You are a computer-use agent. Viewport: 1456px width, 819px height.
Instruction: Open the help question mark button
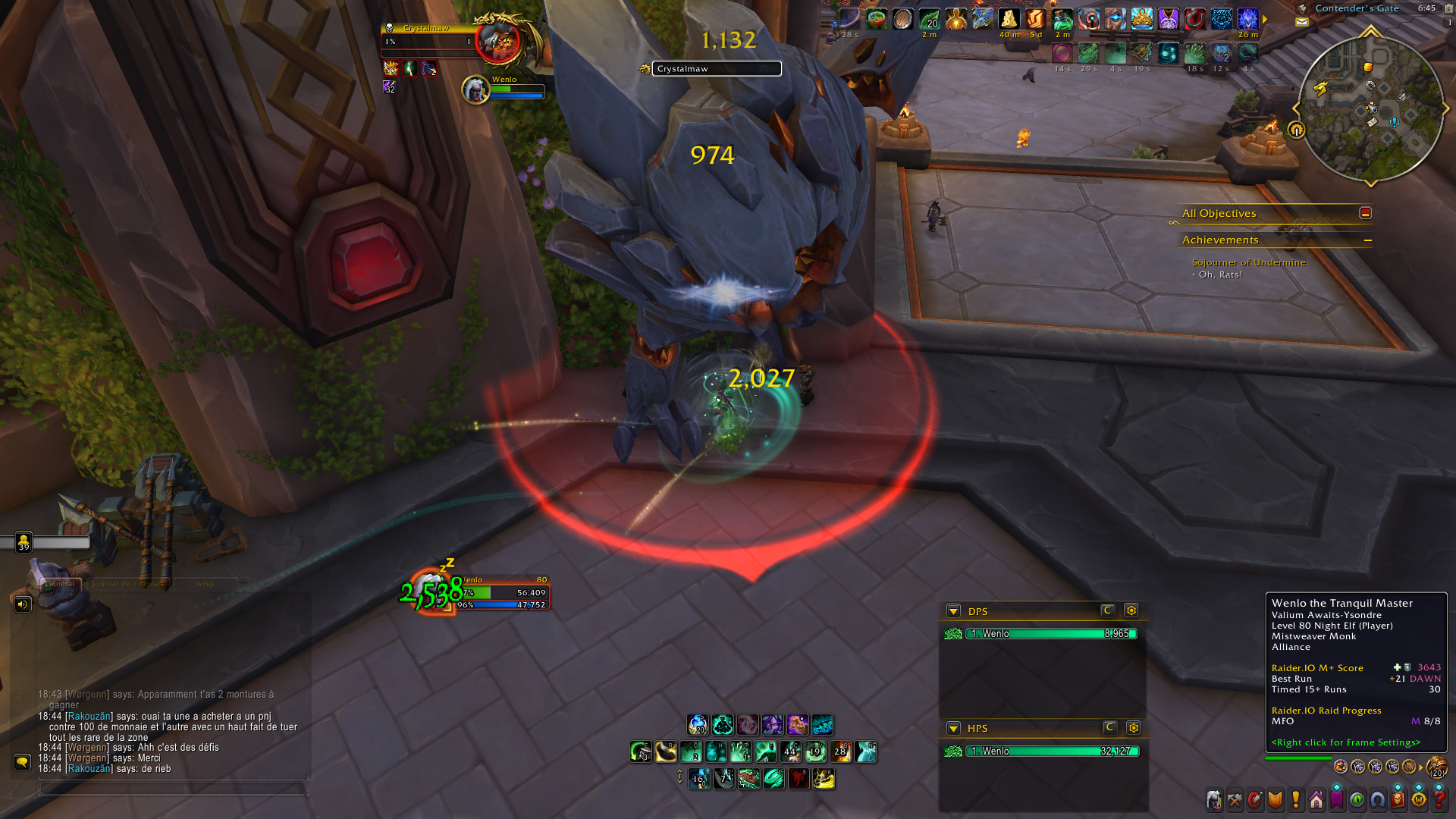(1439, 800)
